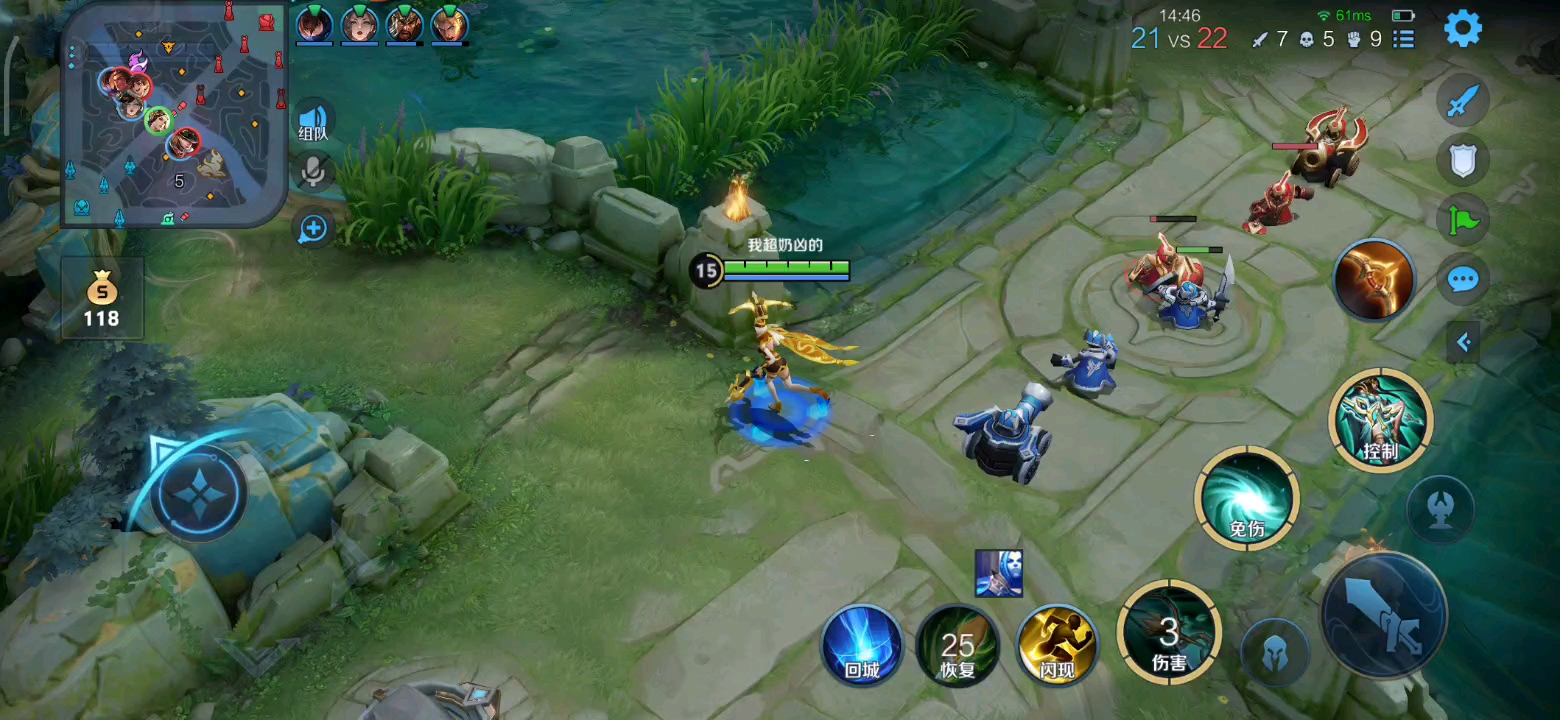Activate the 回城 recall spell
The height and width of the screenshot is (720, 1560).
(861, 645)
